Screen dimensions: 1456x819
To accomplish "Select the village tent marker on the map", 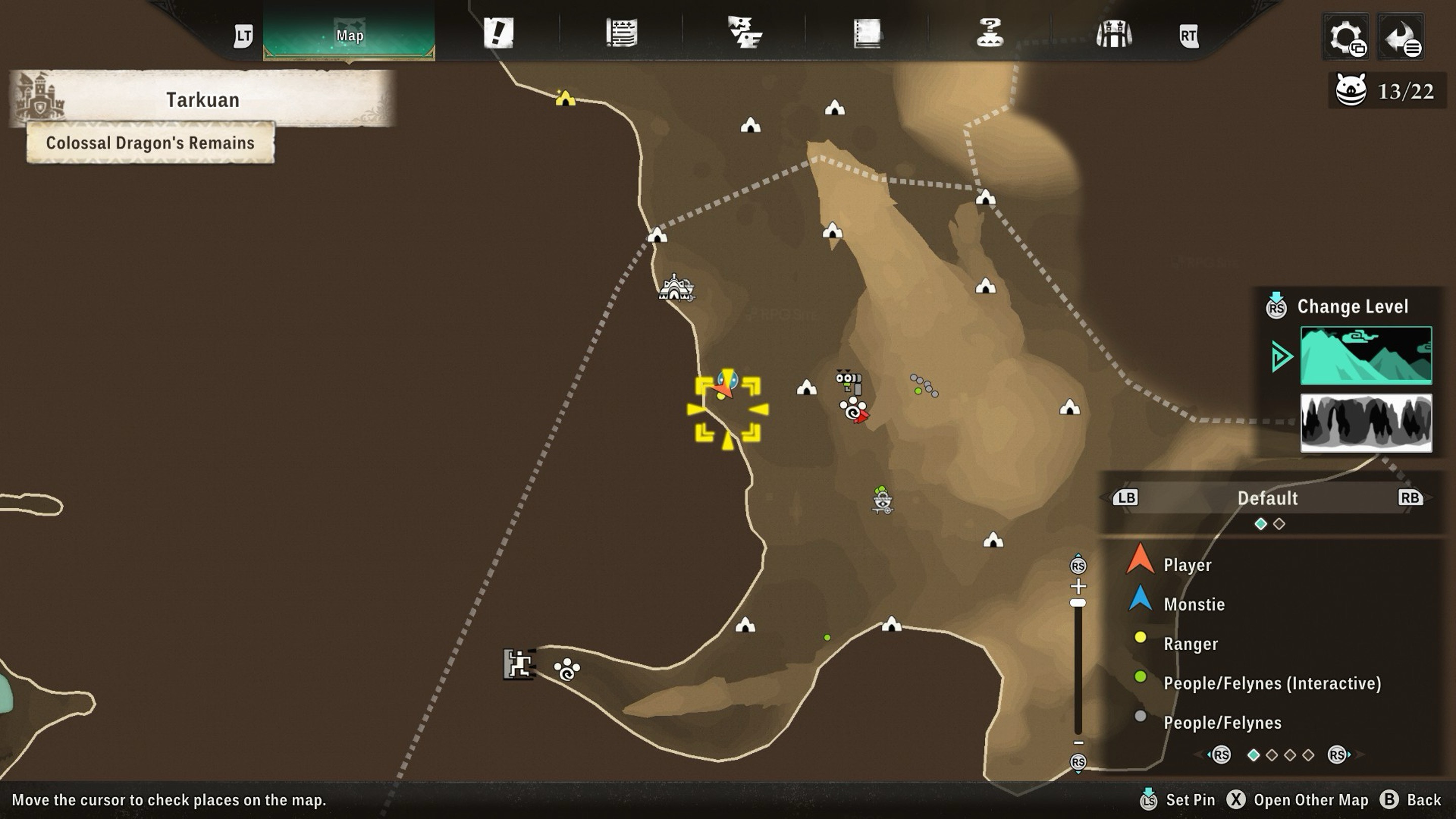I will coord(675,288).
